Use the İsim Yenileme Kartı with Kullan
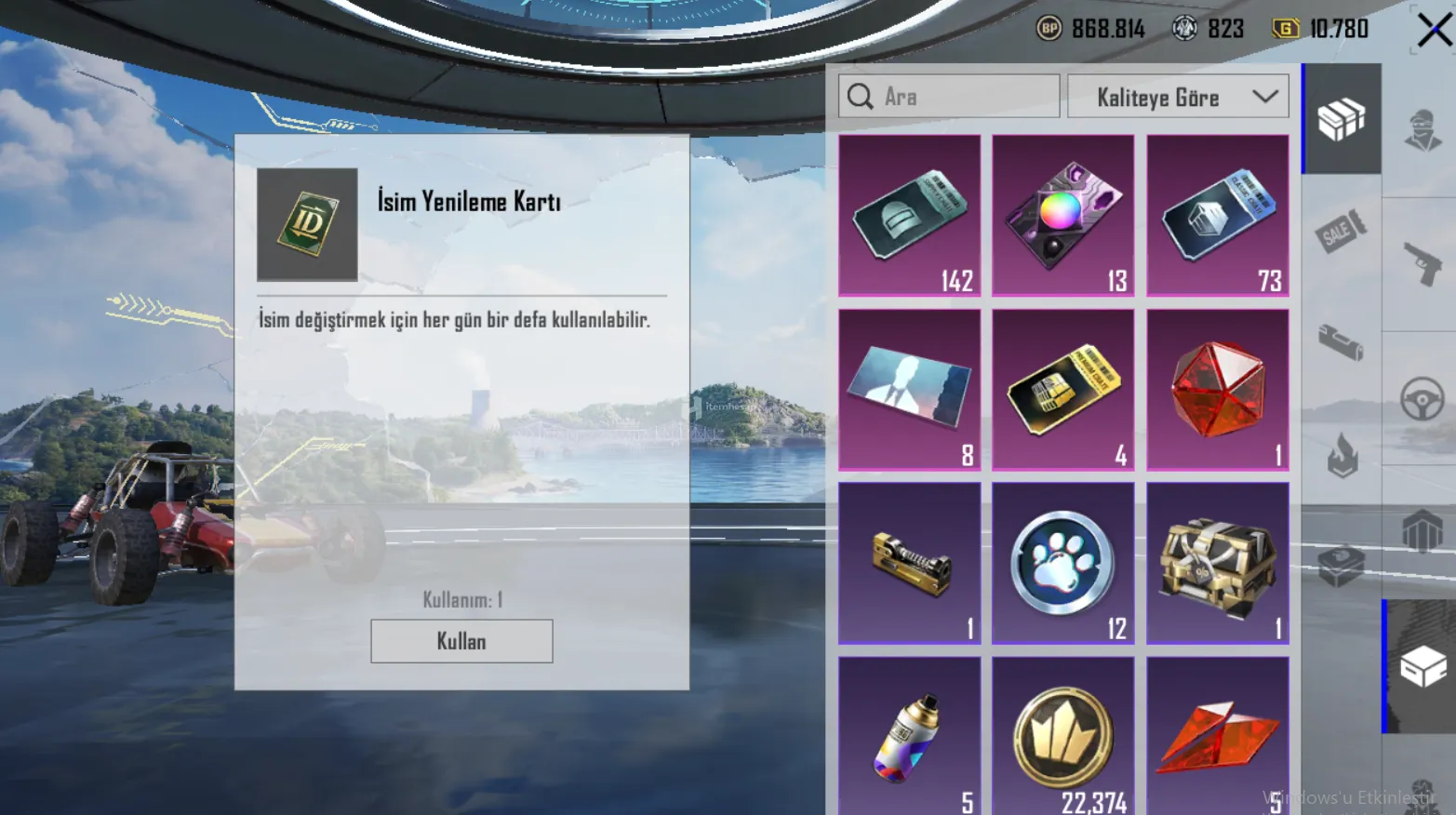The width and height of the screenshot is (1456, 815). (x=461, y=641)
